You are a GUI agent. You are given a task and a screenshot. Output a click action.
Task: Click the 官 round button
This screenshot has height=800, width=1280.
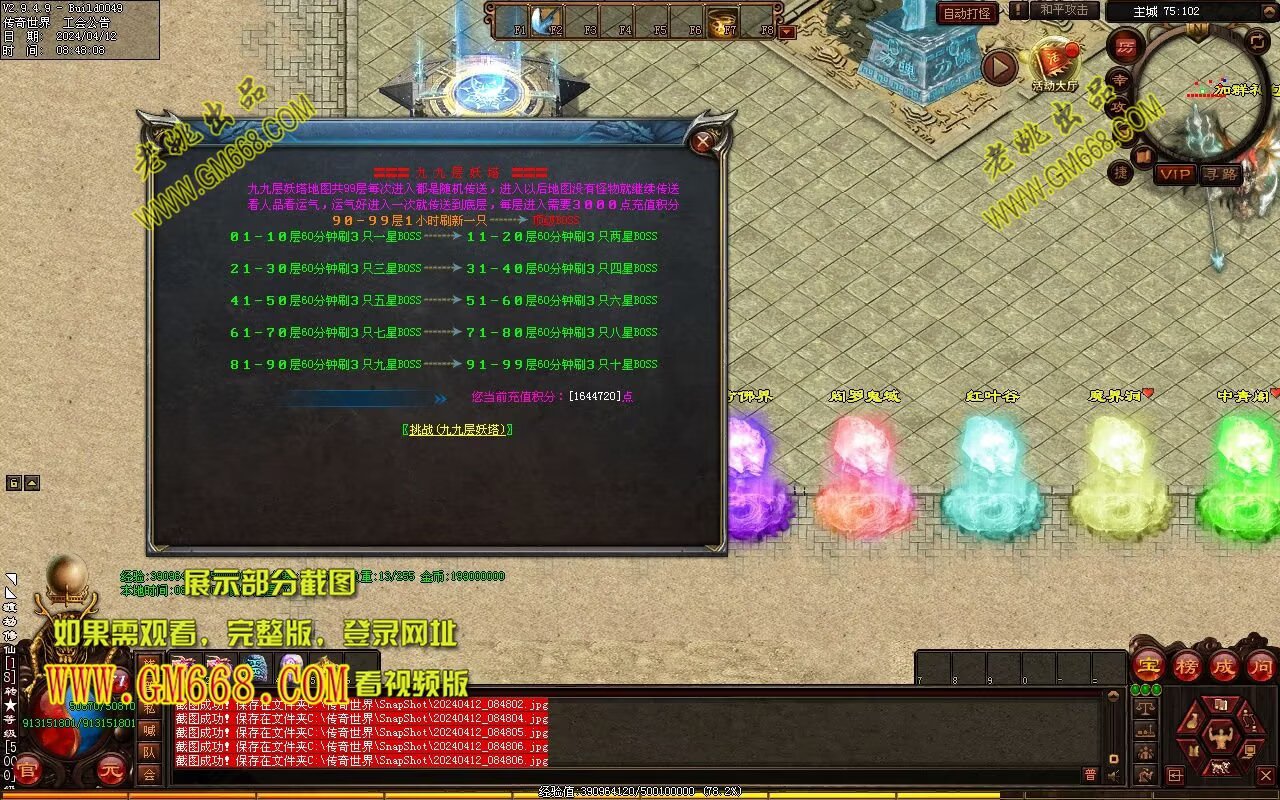tap(28, 771)
